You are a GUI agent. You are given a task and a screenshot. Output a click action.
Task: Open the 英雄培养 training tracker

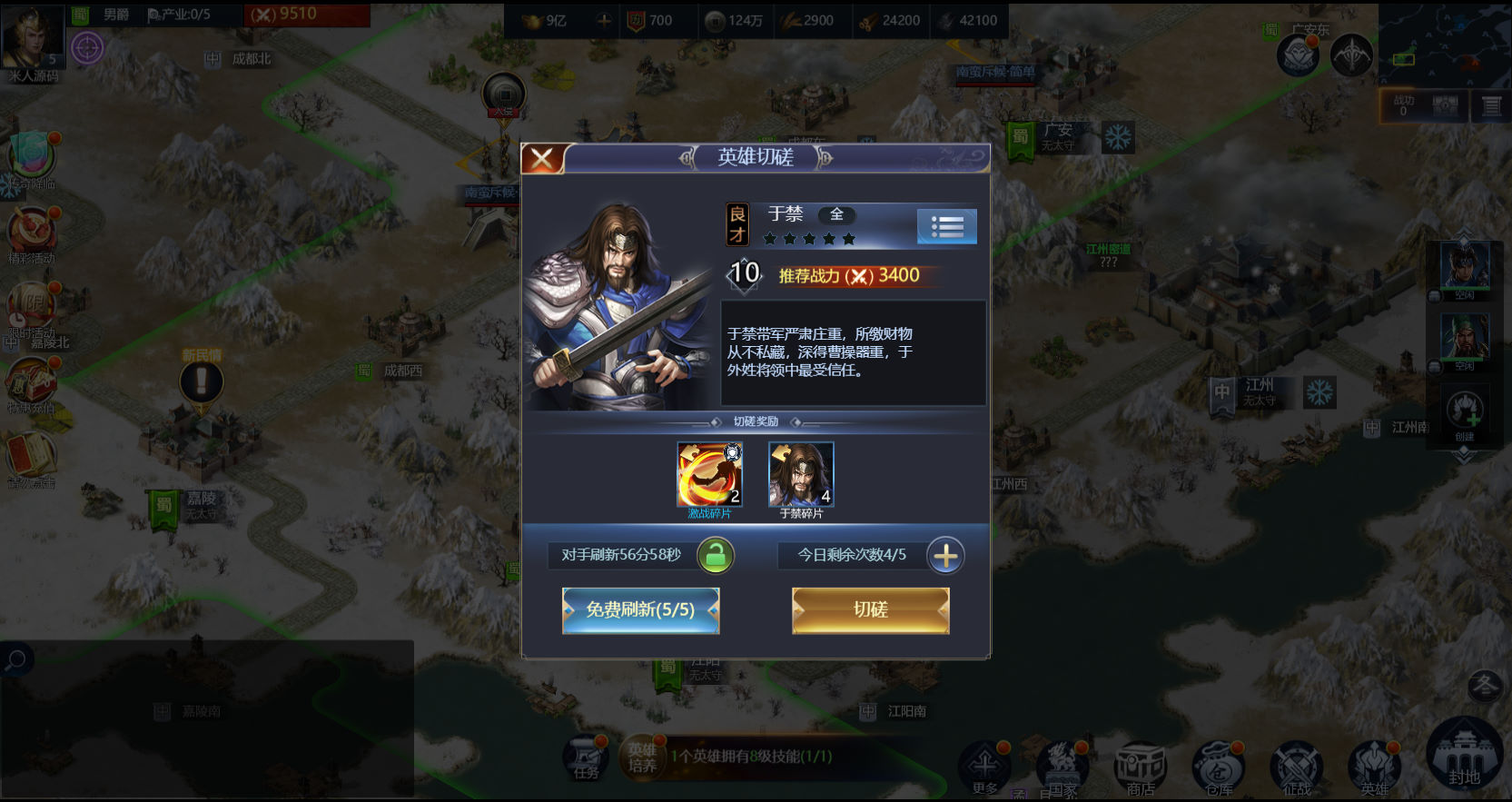click(643, 757)
